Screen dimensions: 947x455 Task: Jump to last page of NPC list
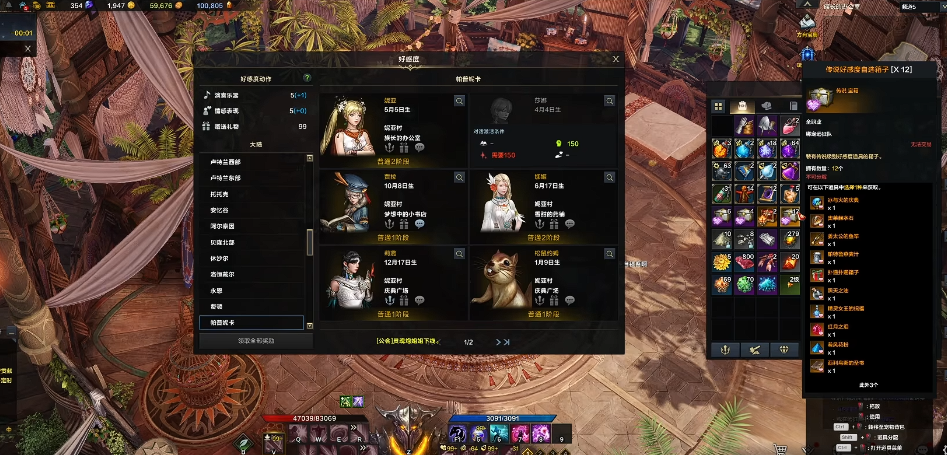506,342
